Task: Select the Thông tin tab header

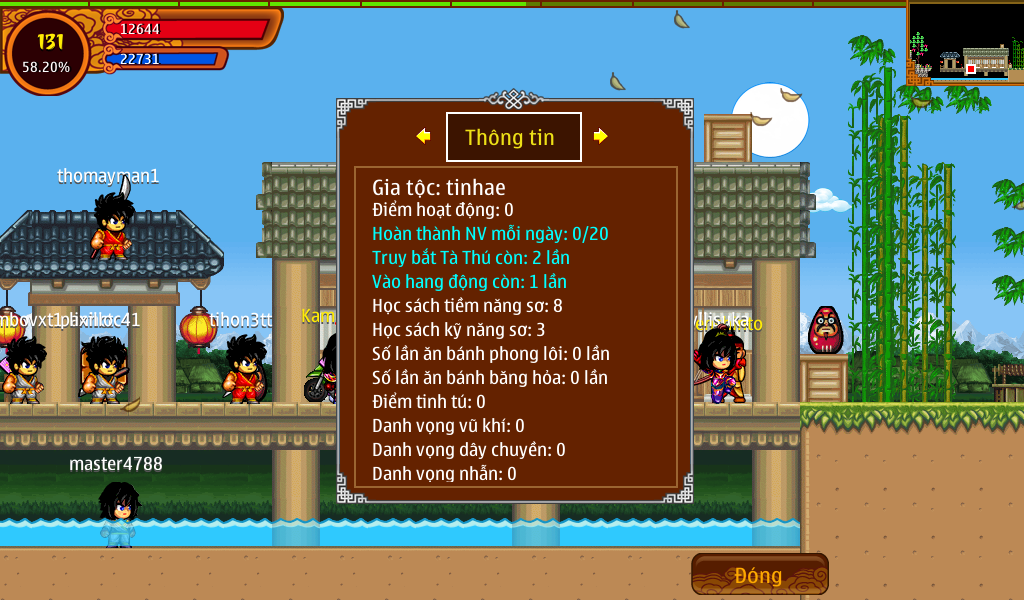Action: (x=513, y=138)
